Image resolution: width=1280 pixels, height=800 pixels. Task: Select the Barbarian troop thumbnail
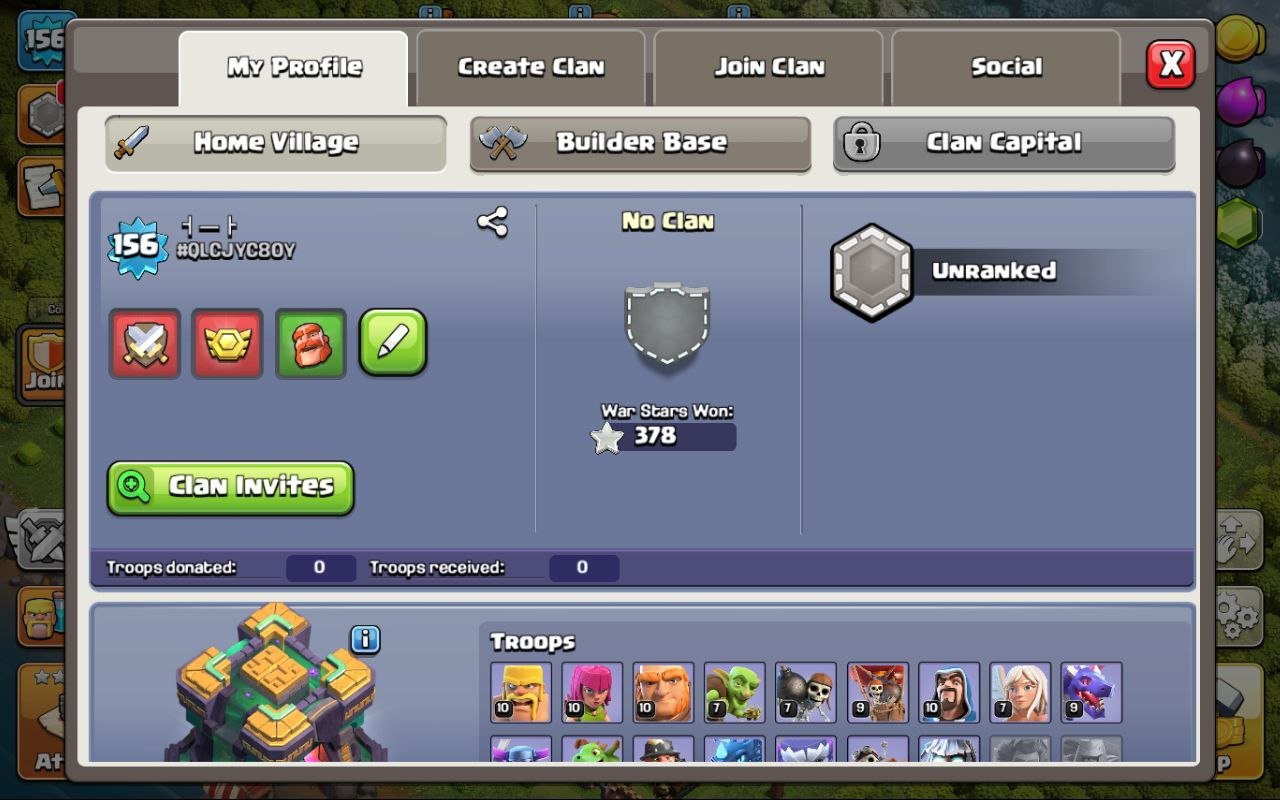(x=520, y=692)
